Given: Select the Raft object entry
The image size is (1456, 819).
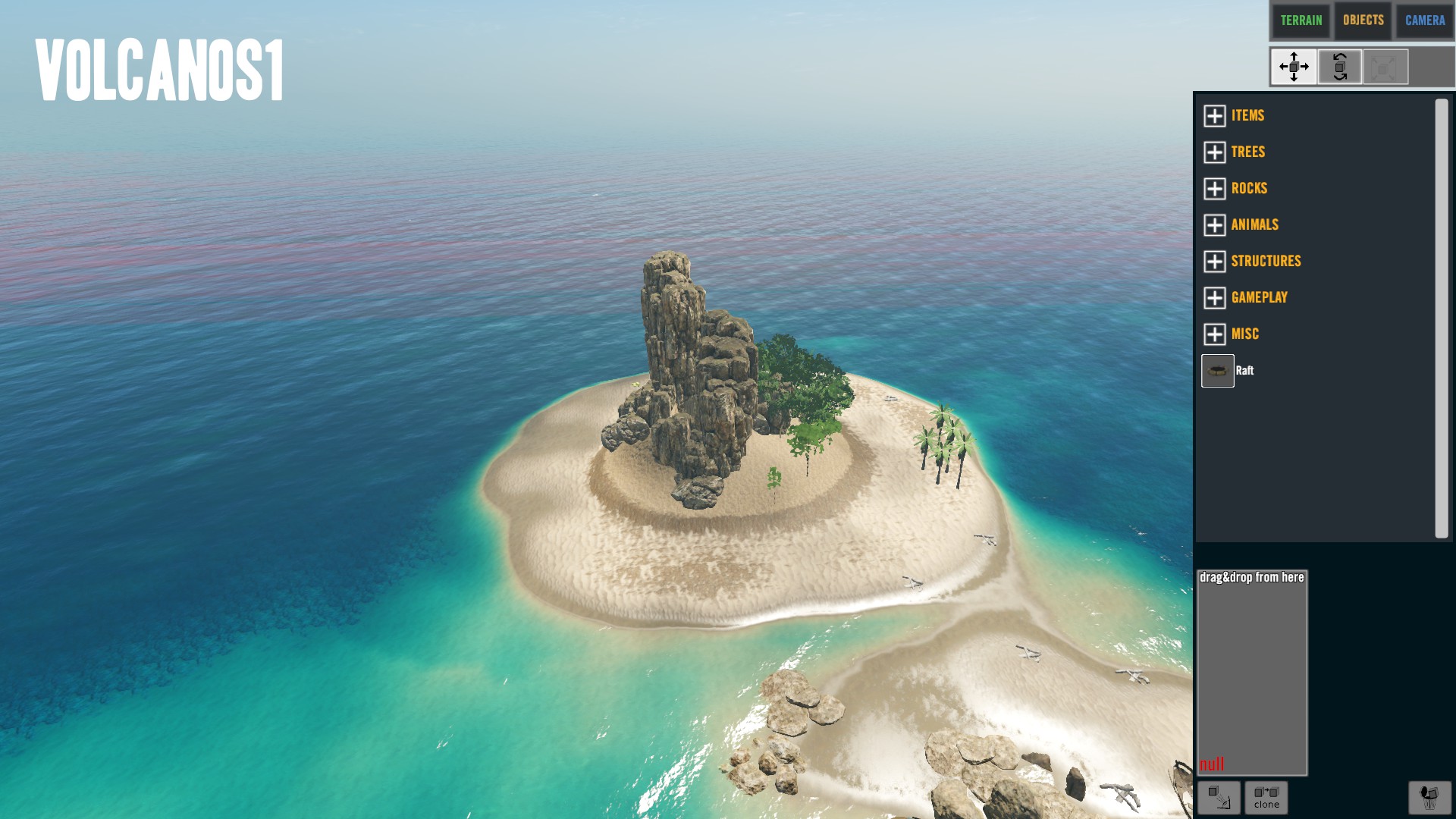Looking at the screenshot, I should click(1218, 371).
